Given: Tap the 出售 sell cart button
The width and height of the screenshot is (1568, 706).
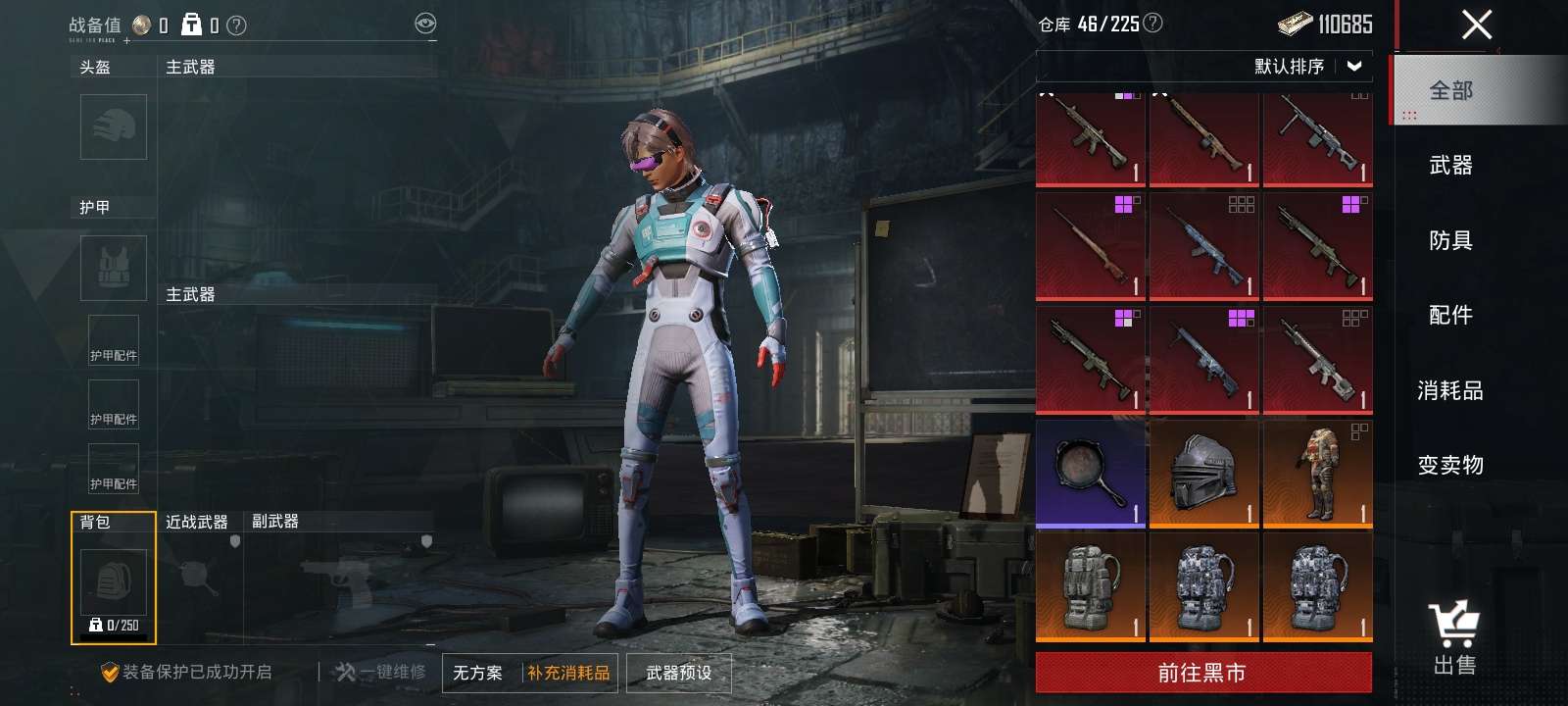Looking at the screenshot, I should tap(1453, 638).
